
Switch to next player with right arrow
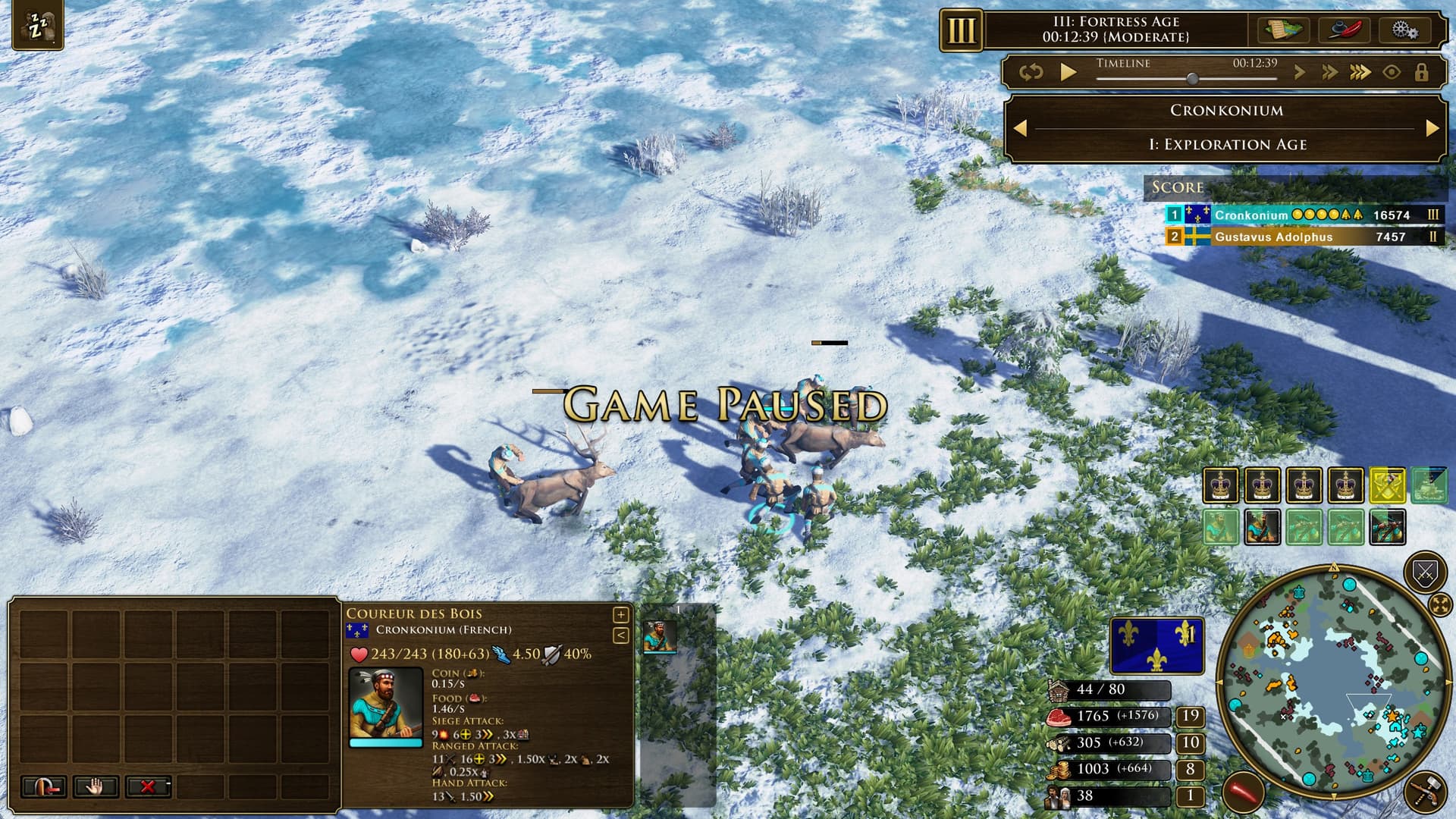coord(1432,128)
